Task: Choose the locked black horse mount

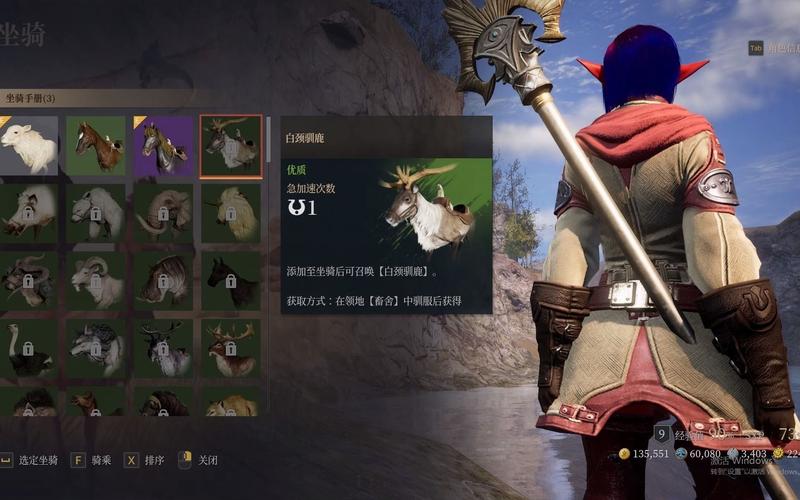Action: tap(231, 280)
